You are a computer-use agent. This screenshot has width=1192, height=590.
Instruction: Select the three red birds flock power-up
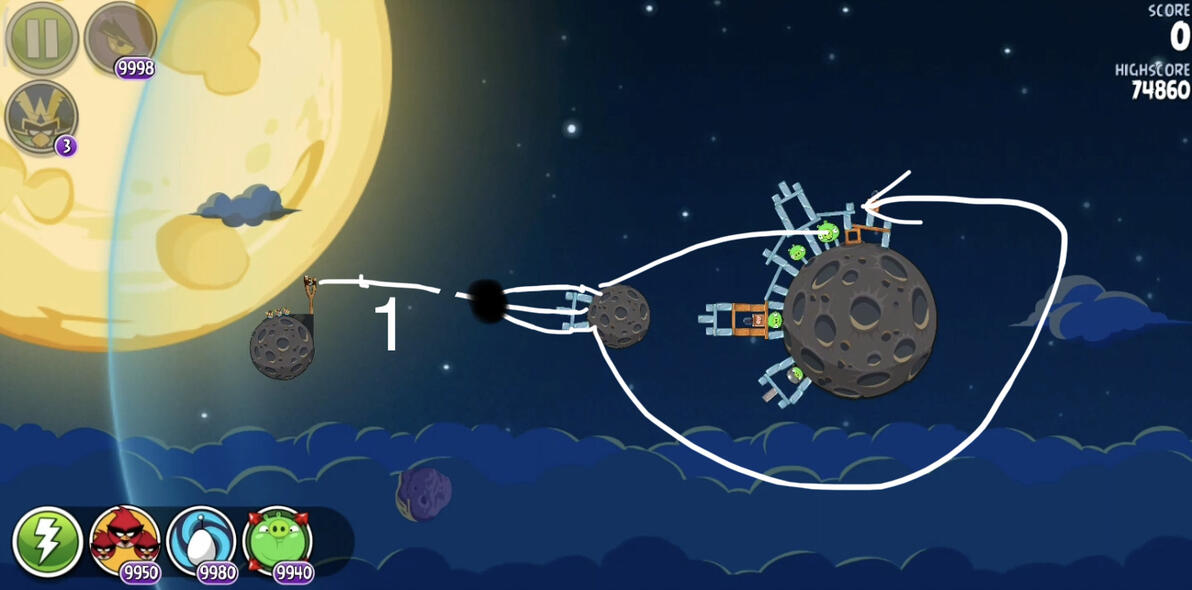(125, 541)
